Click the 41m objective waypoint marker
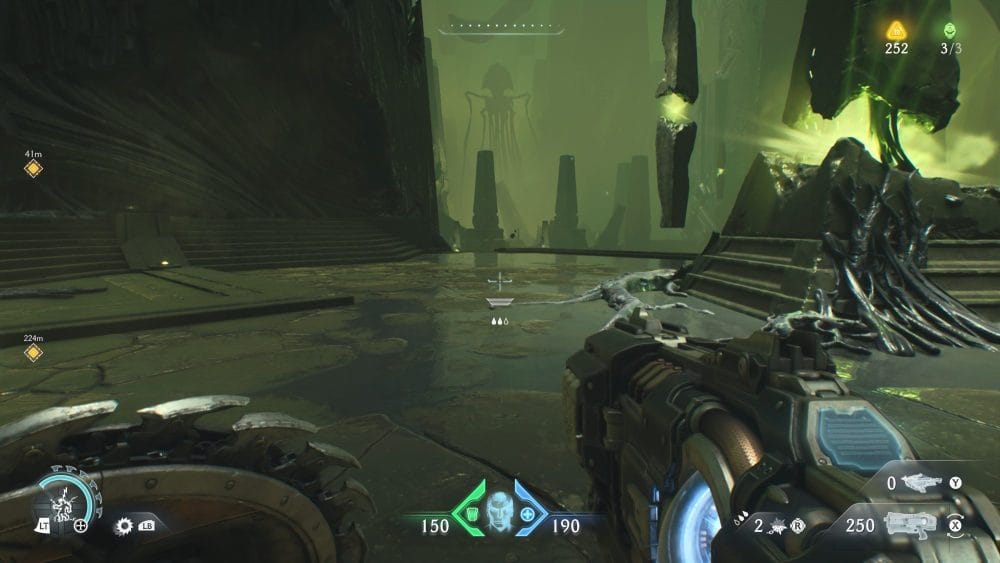The width and height of the screenshot is (1000, 563). [x=33, y=169]
